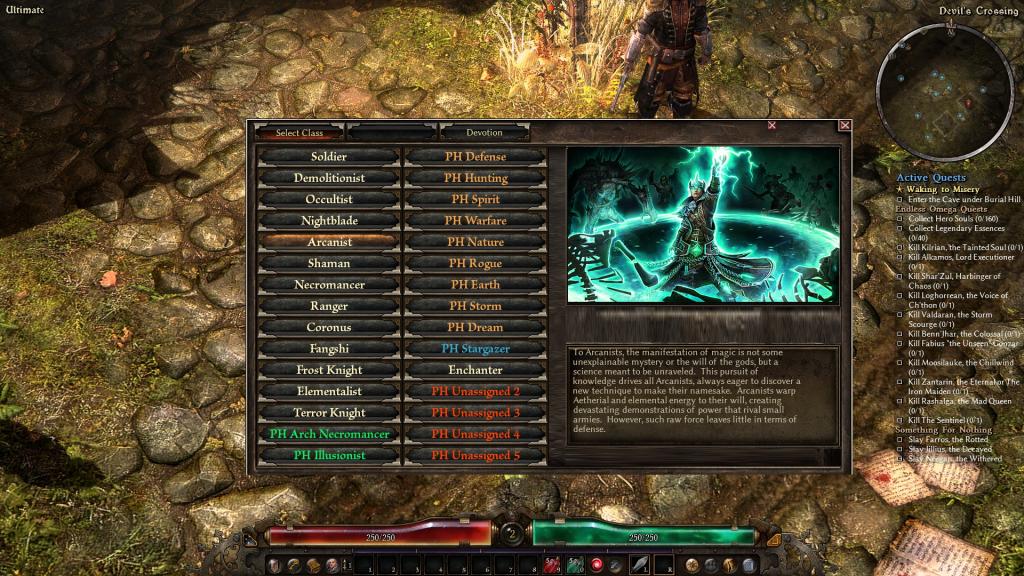Select the Terror Knight class
Image resolution: width=1024 pixels, height=576 pixels.
pyautogui.click(x=329, y=412)
